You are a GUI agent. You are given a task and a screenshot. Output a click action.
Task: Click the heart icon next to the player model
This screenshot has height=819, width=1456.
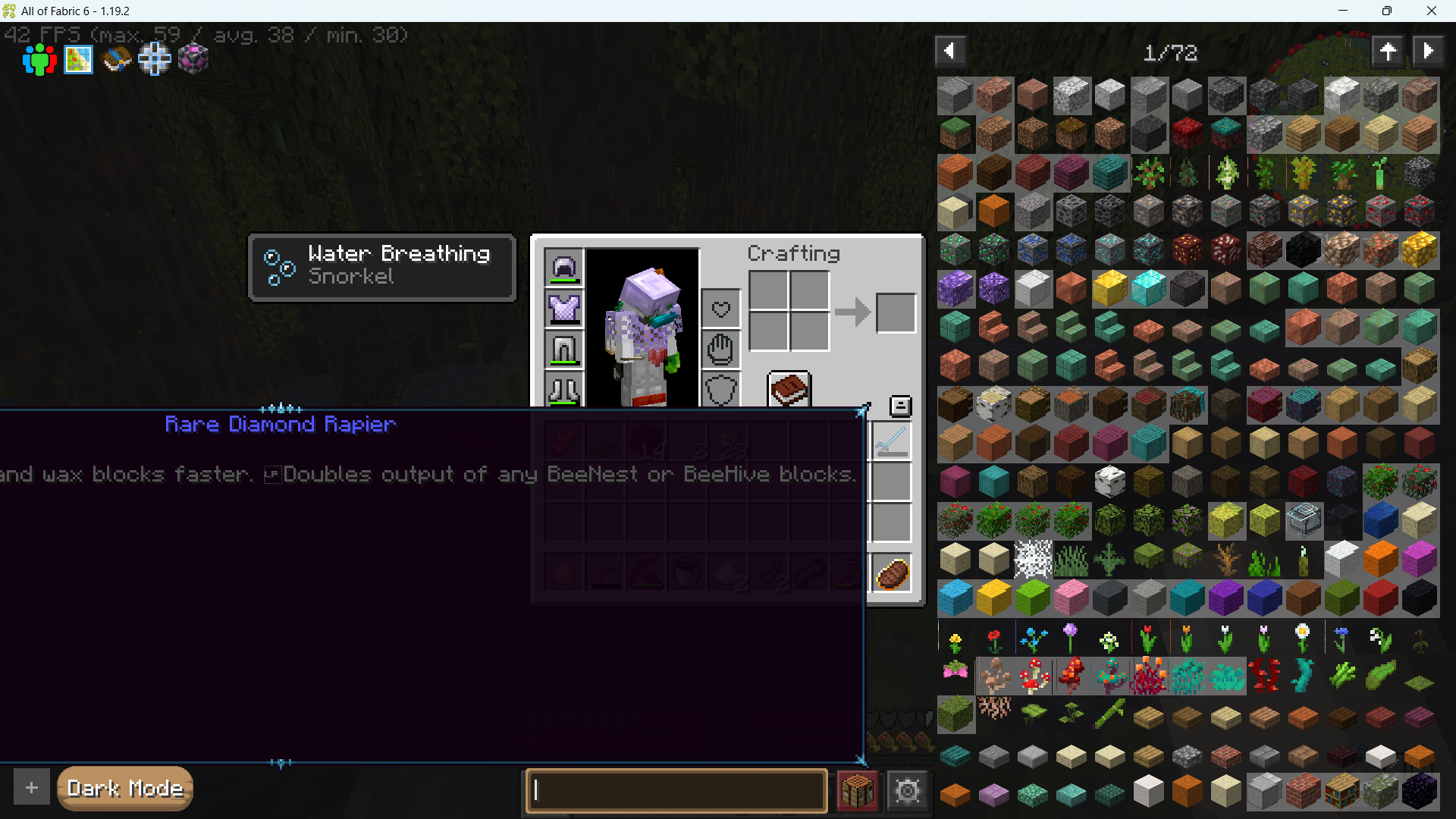click(x=720, y=308)
